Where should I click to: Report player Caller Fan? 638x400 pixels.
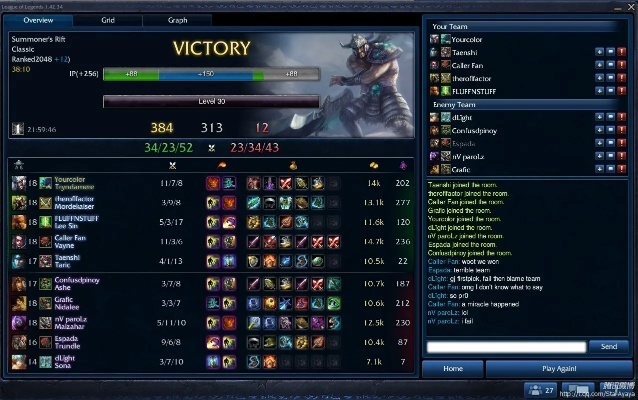tap(623, 64)
